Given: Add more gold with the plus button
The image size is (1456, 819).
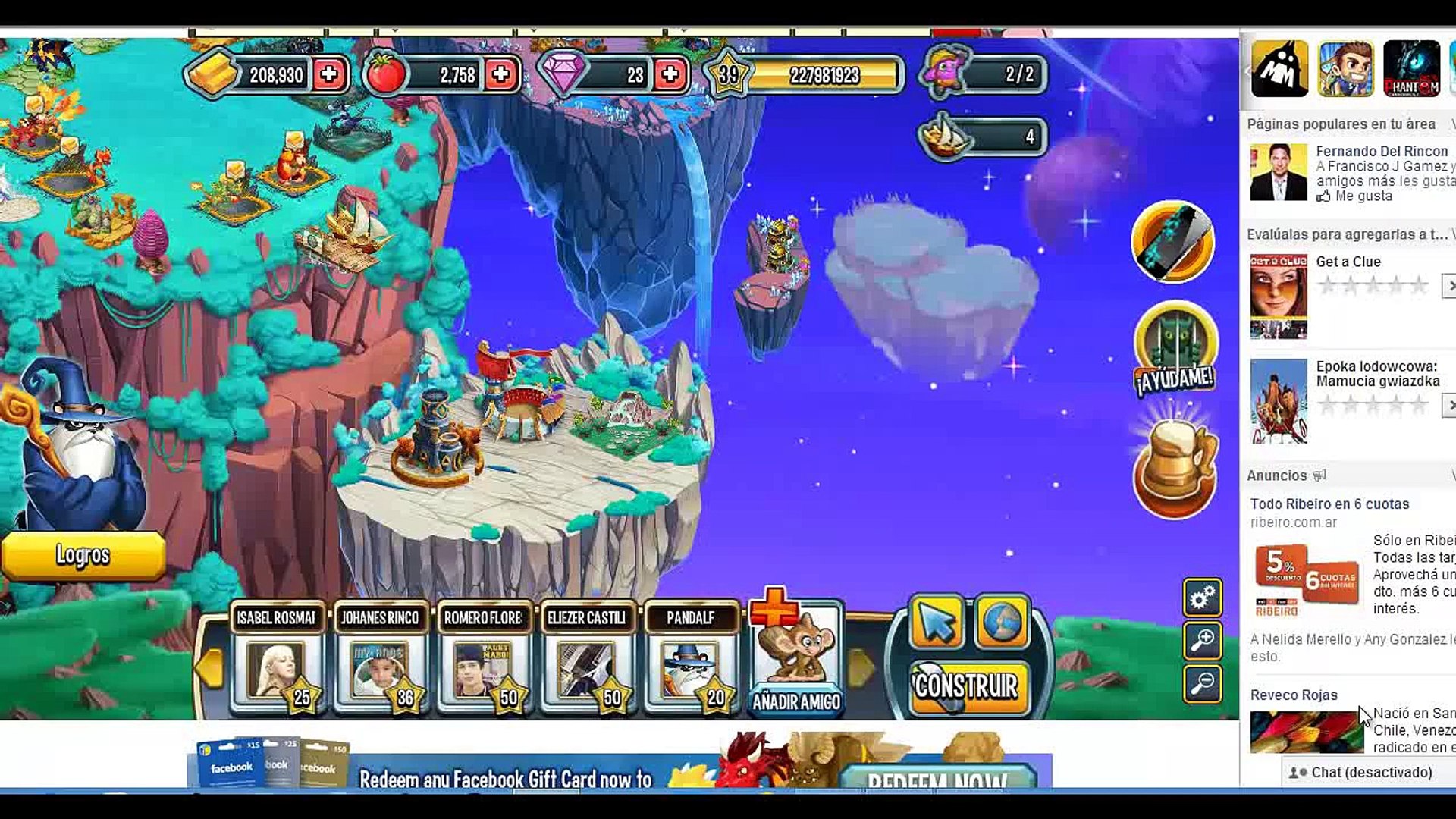Looking at the screenshot, I should pos(329,74).
